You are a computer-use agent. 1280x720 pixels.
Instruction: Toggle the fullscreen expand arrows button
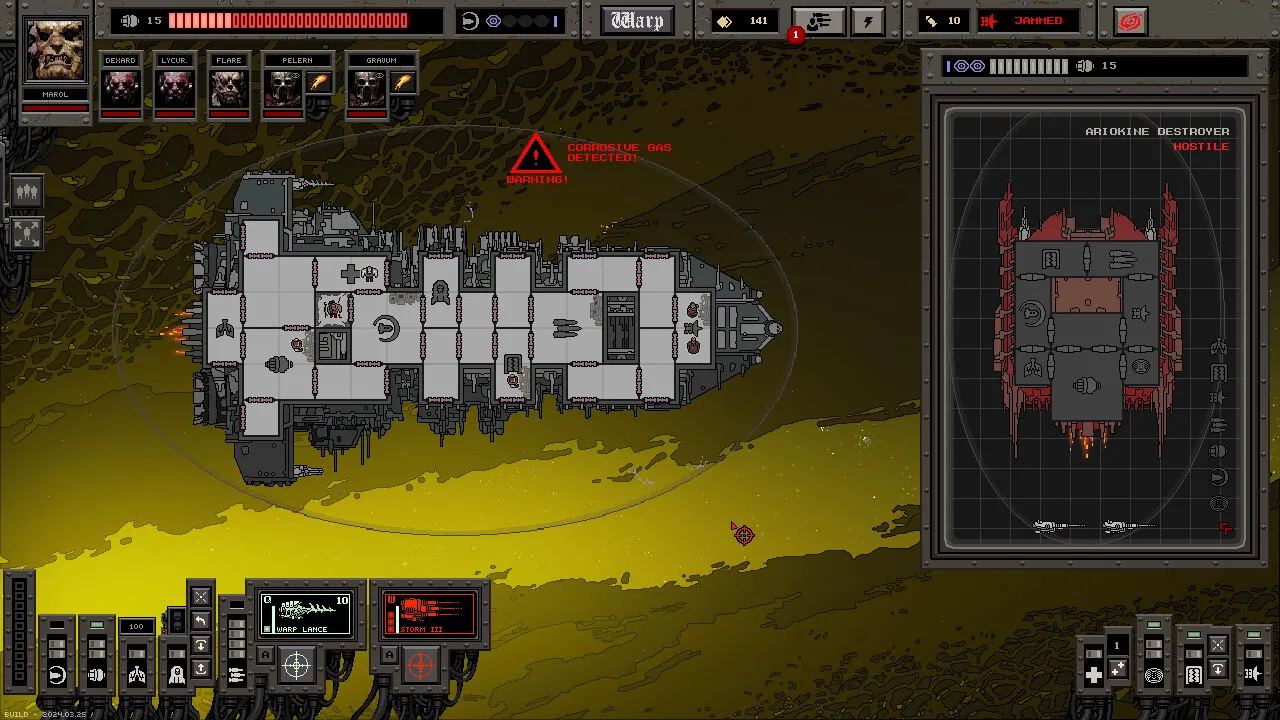point(27,233)
